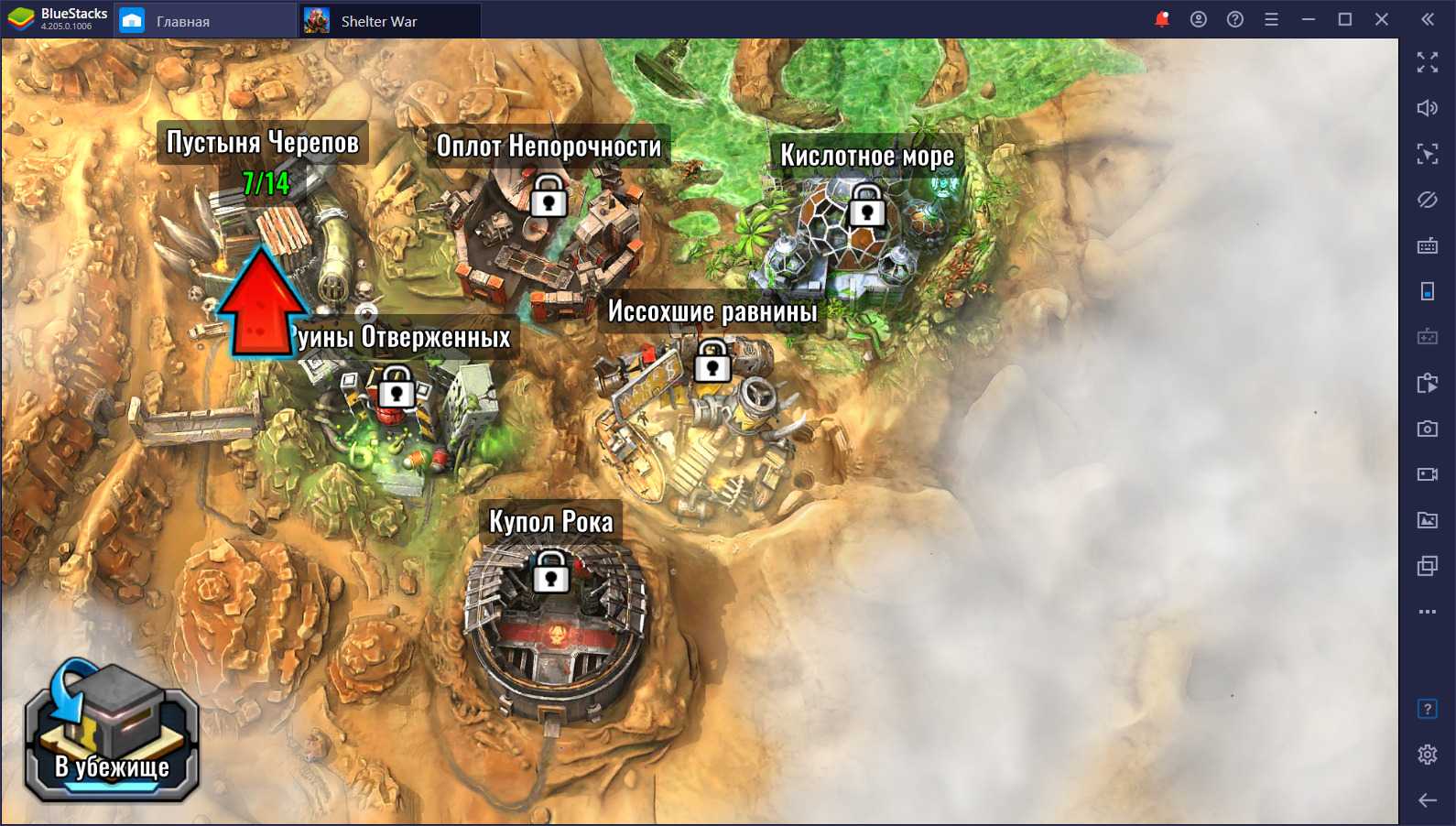Switch to the Главная BlueStacks tab
The height and width of the screenshot is (826, 1456).
(183, 20)
